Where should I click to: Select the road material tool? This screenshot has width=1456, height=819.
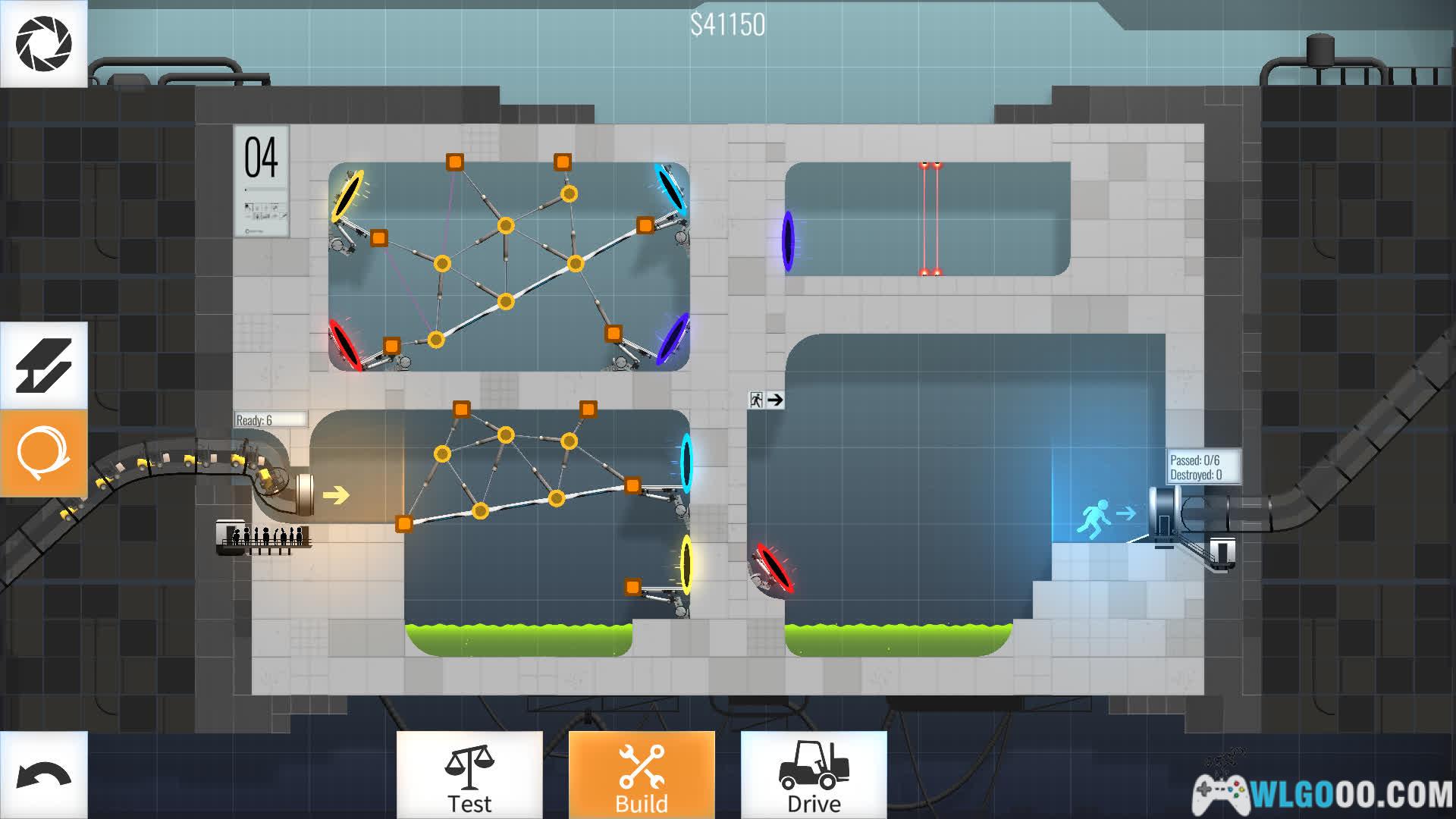[43, 366]
